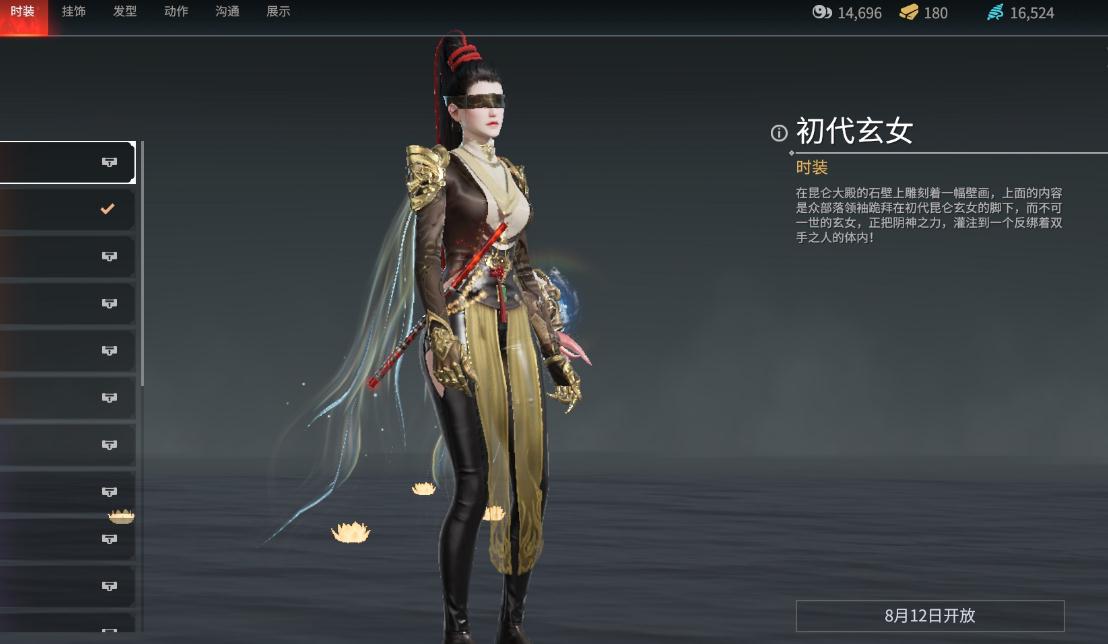
Task: Select the 发型 tab
Action: point(125,12)
